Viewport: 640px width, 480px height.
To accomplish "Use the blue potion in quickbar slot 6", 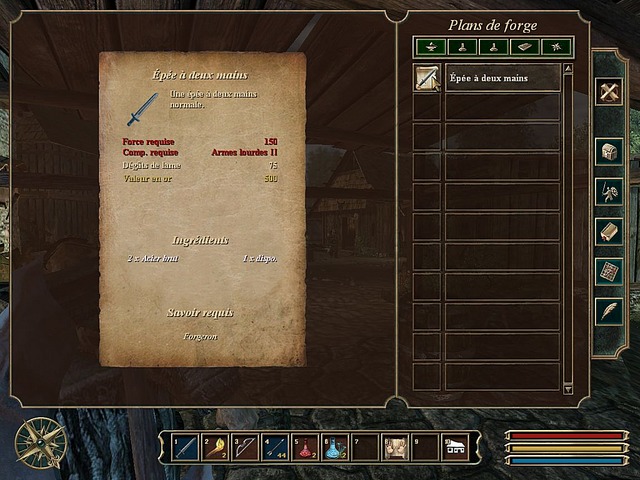I will (337, 446).
